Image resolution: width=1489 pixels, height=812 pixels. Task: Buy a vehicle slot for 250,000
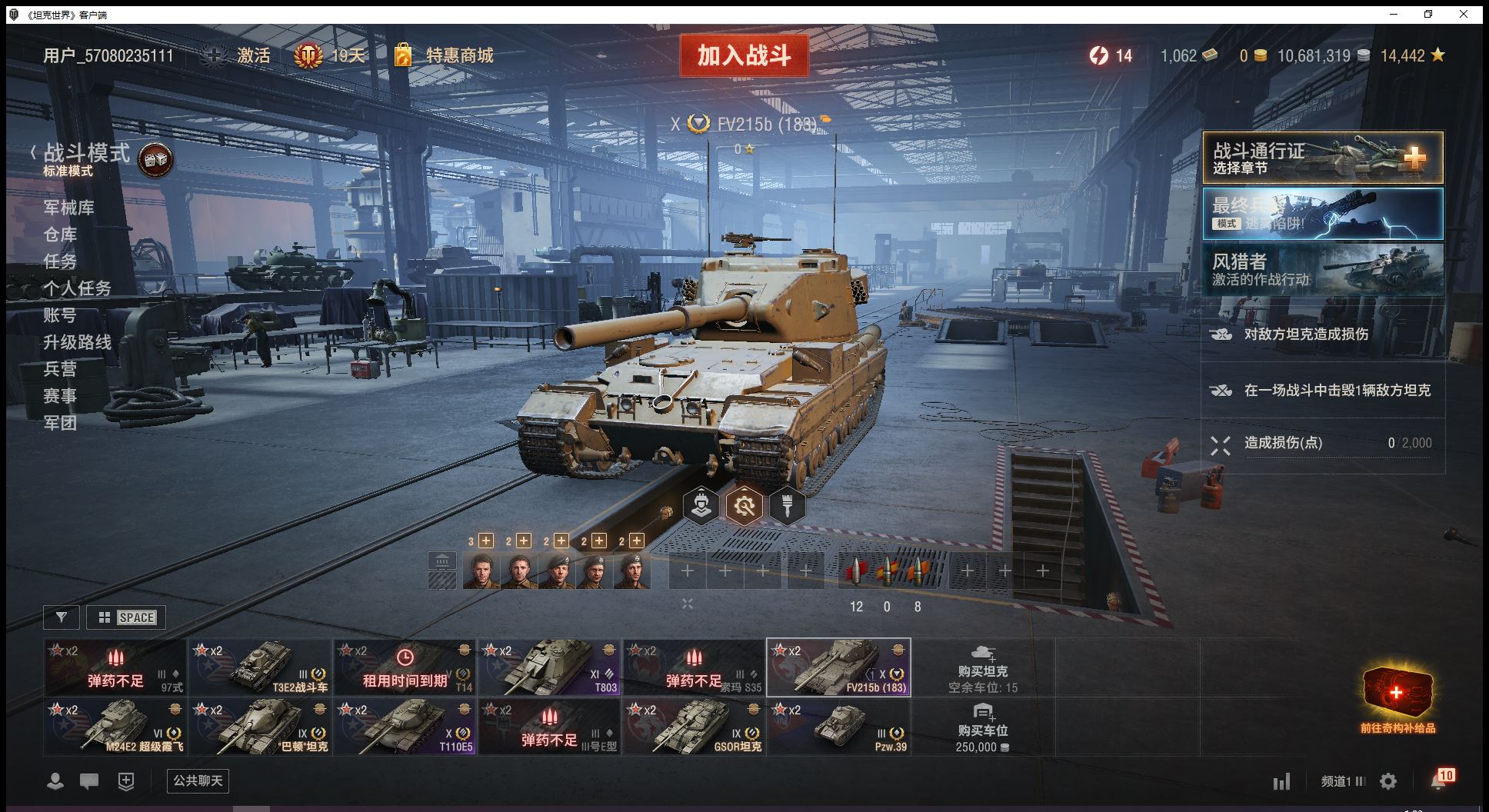click(982, 727)
